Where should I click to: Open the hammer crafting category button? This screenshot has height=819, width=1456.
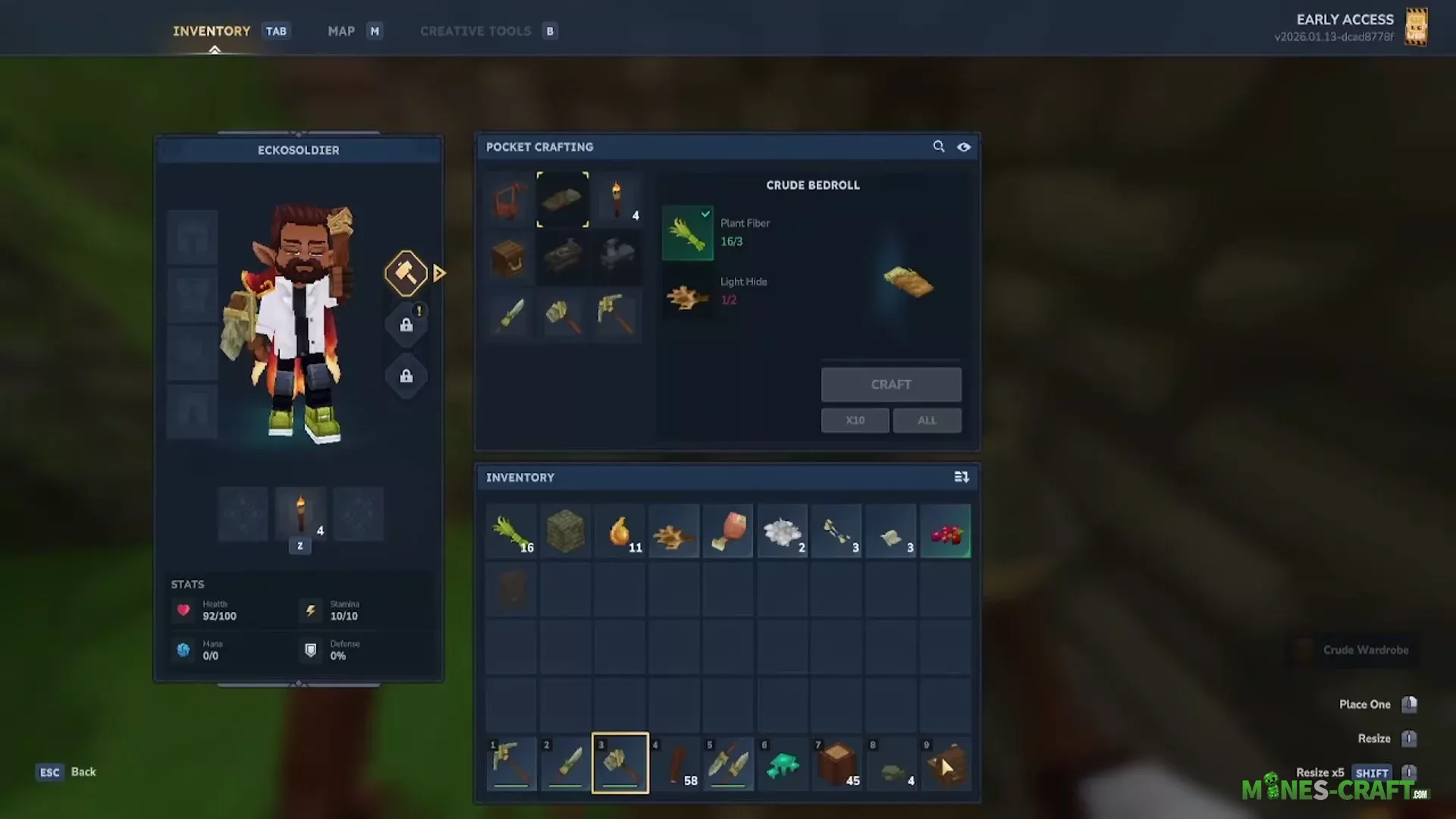coord(406,273)
